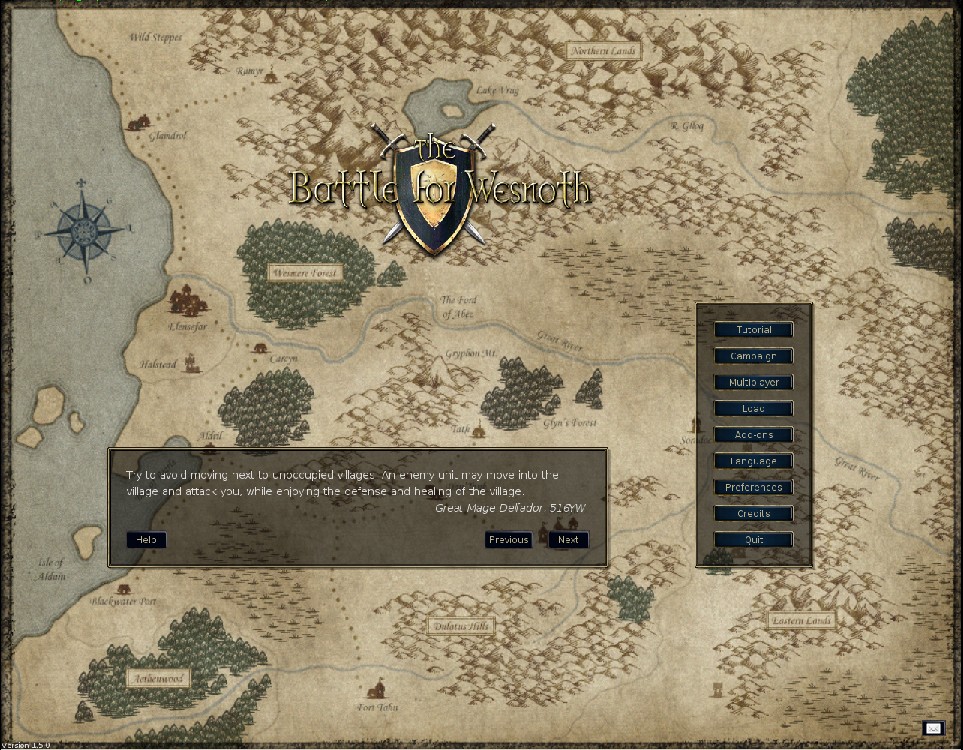
Task: Open the Preferences menu
Action: click(x=753, y=487)
